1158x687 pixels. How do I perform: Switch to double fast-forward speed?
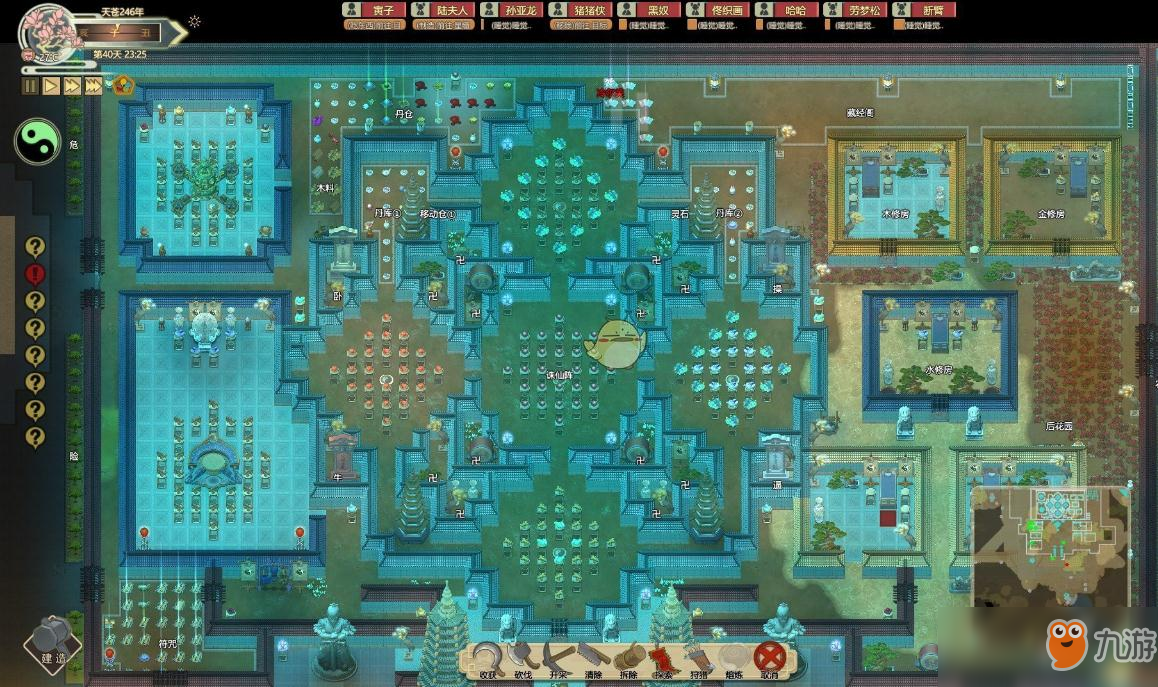pyautogui.click(x=72, y=86)
